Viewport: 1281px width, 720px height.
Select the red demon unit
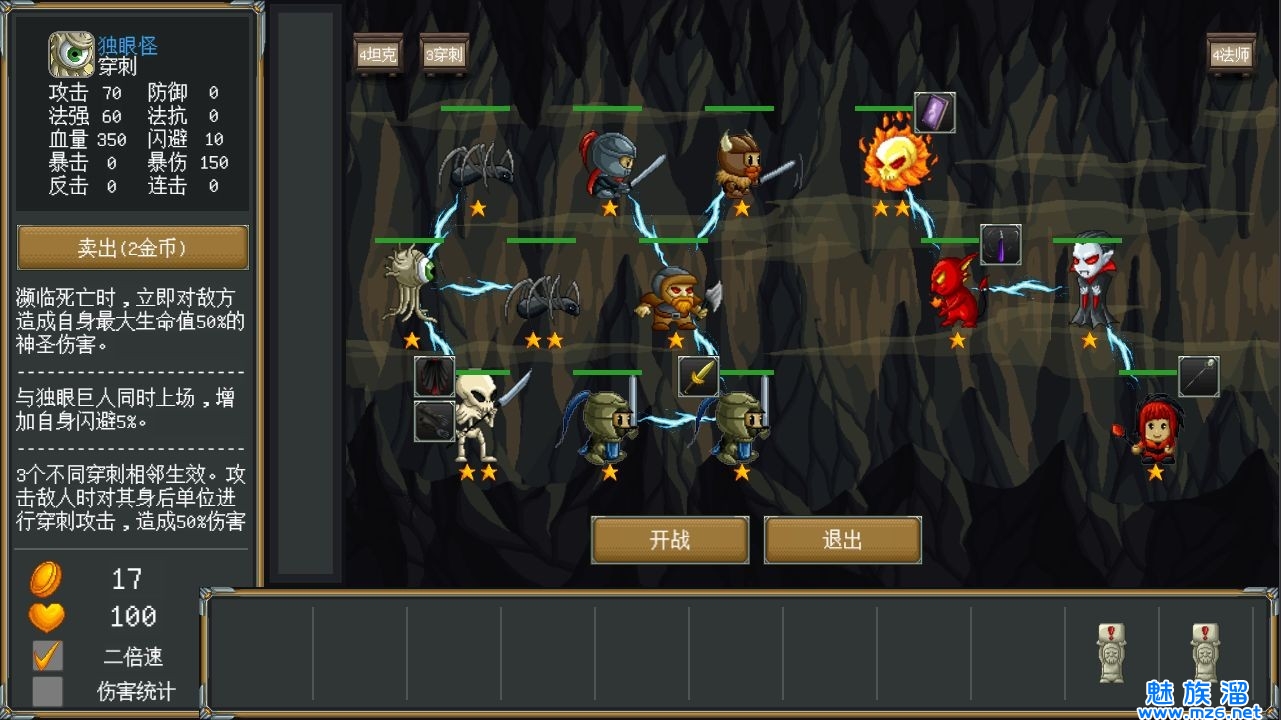956,290
